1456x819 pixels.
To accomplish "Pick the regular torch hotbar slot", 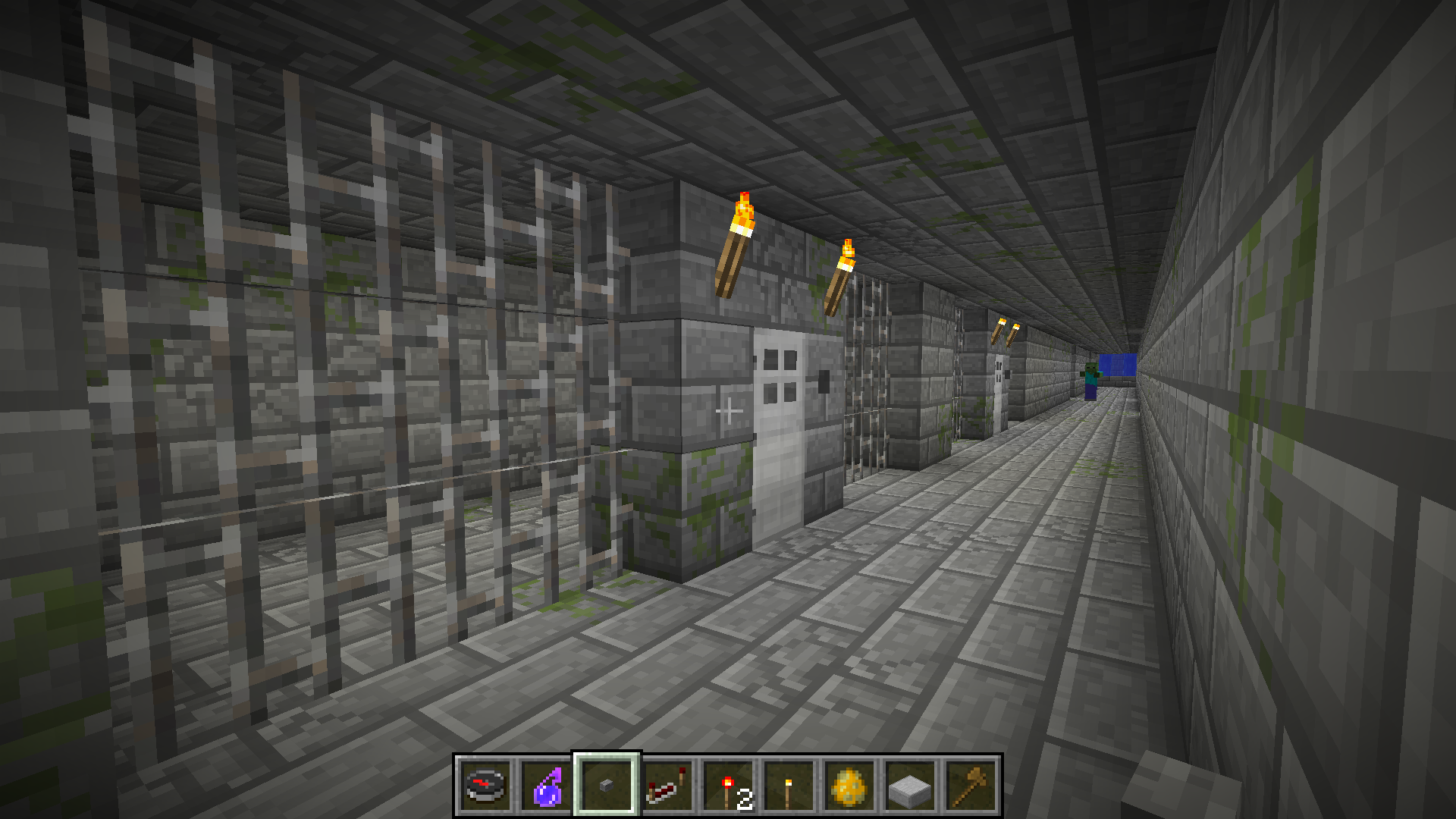I will point(789,786).
